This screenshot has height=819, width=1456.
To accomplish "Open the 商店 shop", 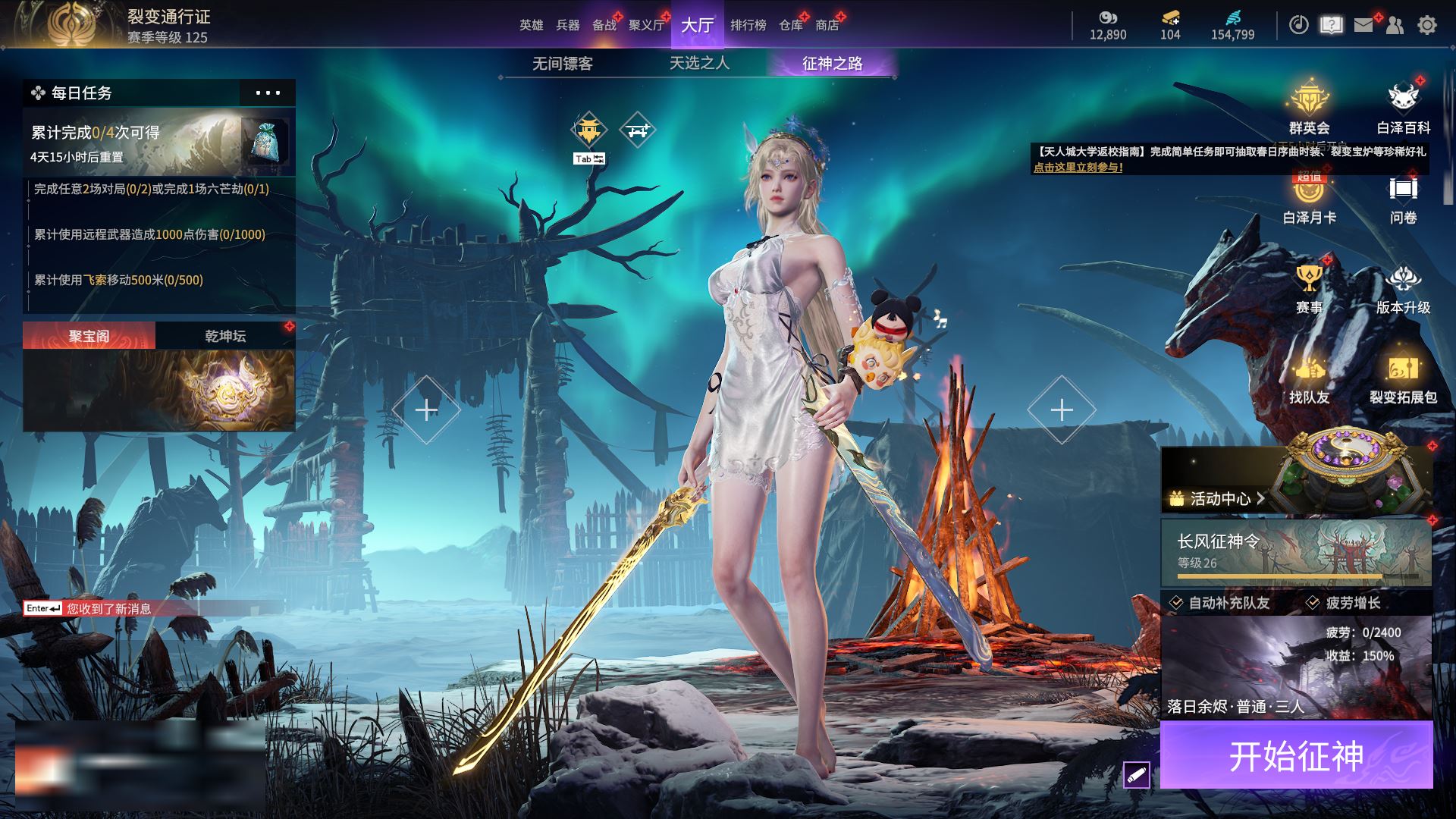I will click(x=827, y=25).
